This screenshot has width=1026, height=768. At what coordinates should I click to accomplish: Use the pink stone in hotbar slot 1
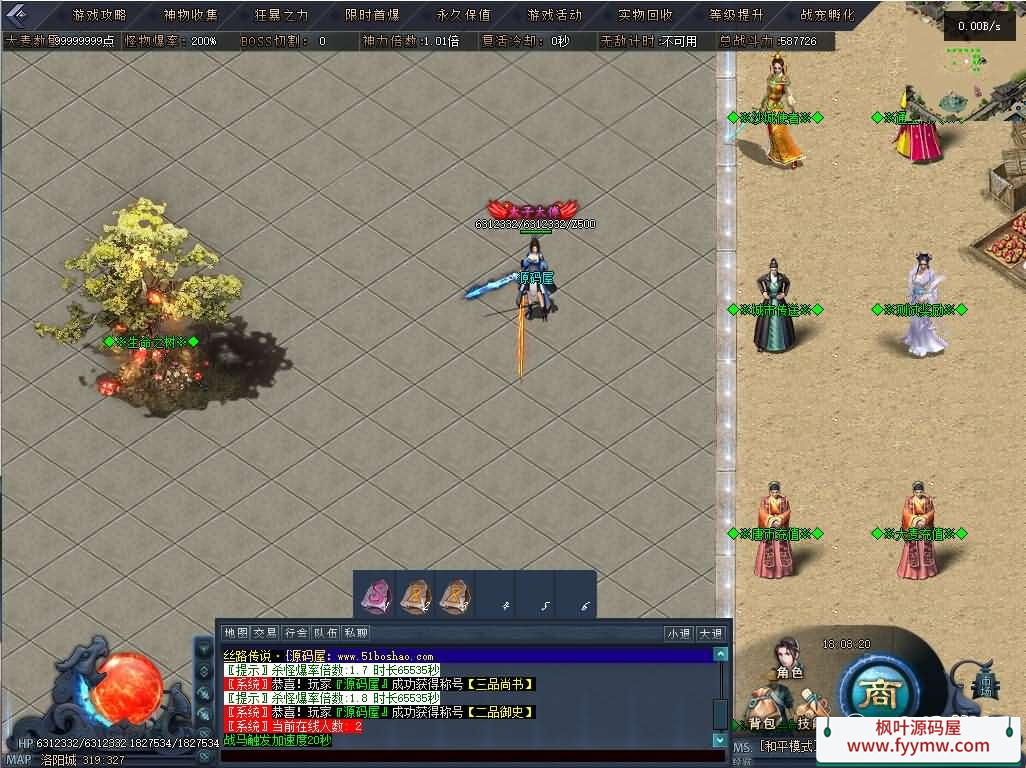pos(377,596)
